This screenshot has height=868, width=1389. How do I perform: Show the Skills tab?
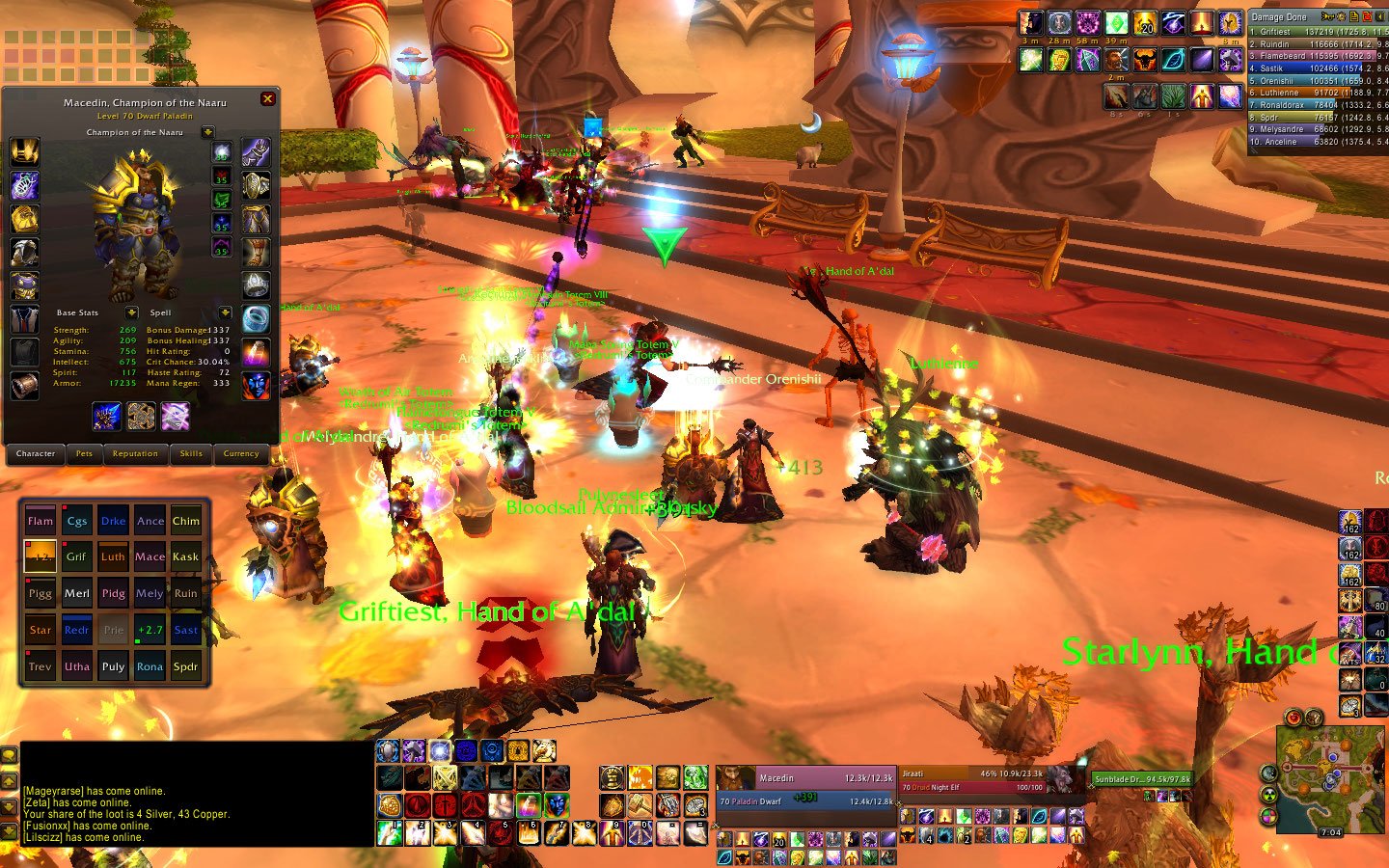tap(191, 453)
